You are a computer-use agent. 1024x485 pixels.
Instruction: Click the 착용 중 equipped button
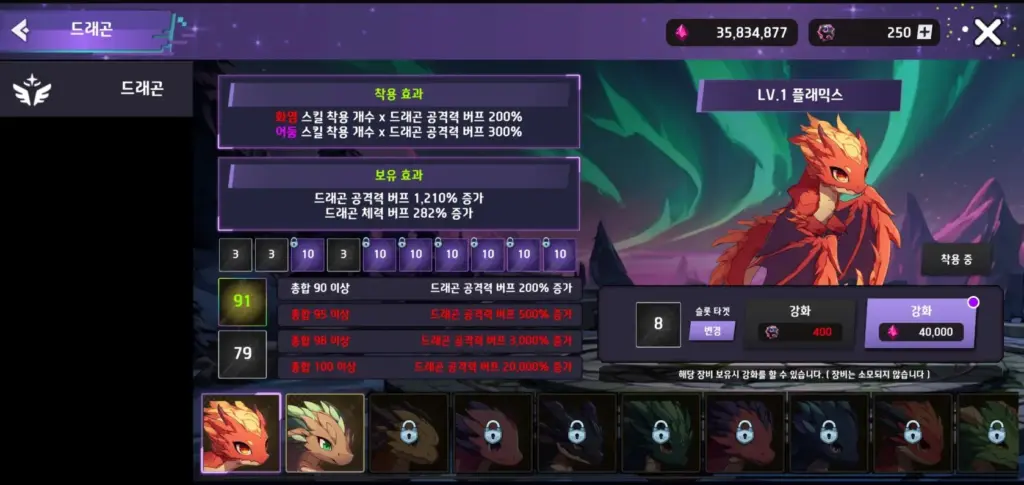coord(963,261)
